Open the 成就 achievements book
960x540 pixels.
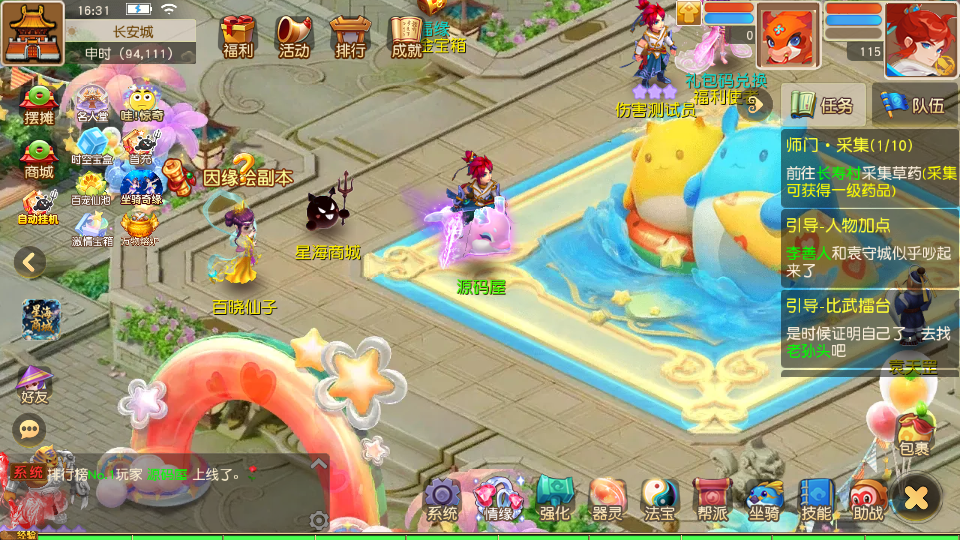tap(407, 36)
